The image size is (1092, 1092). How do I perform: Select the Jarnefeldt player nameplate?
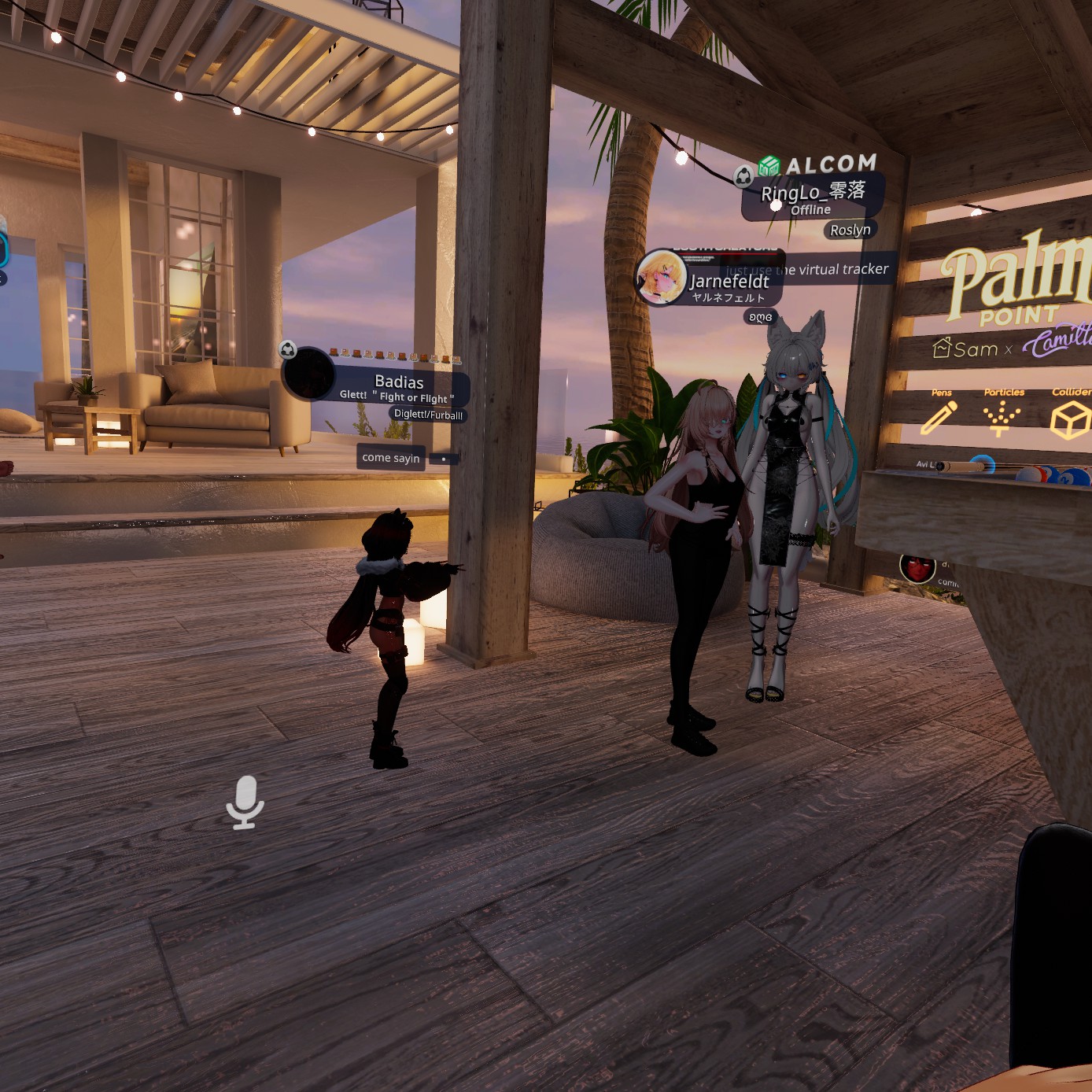coord(729,282)
